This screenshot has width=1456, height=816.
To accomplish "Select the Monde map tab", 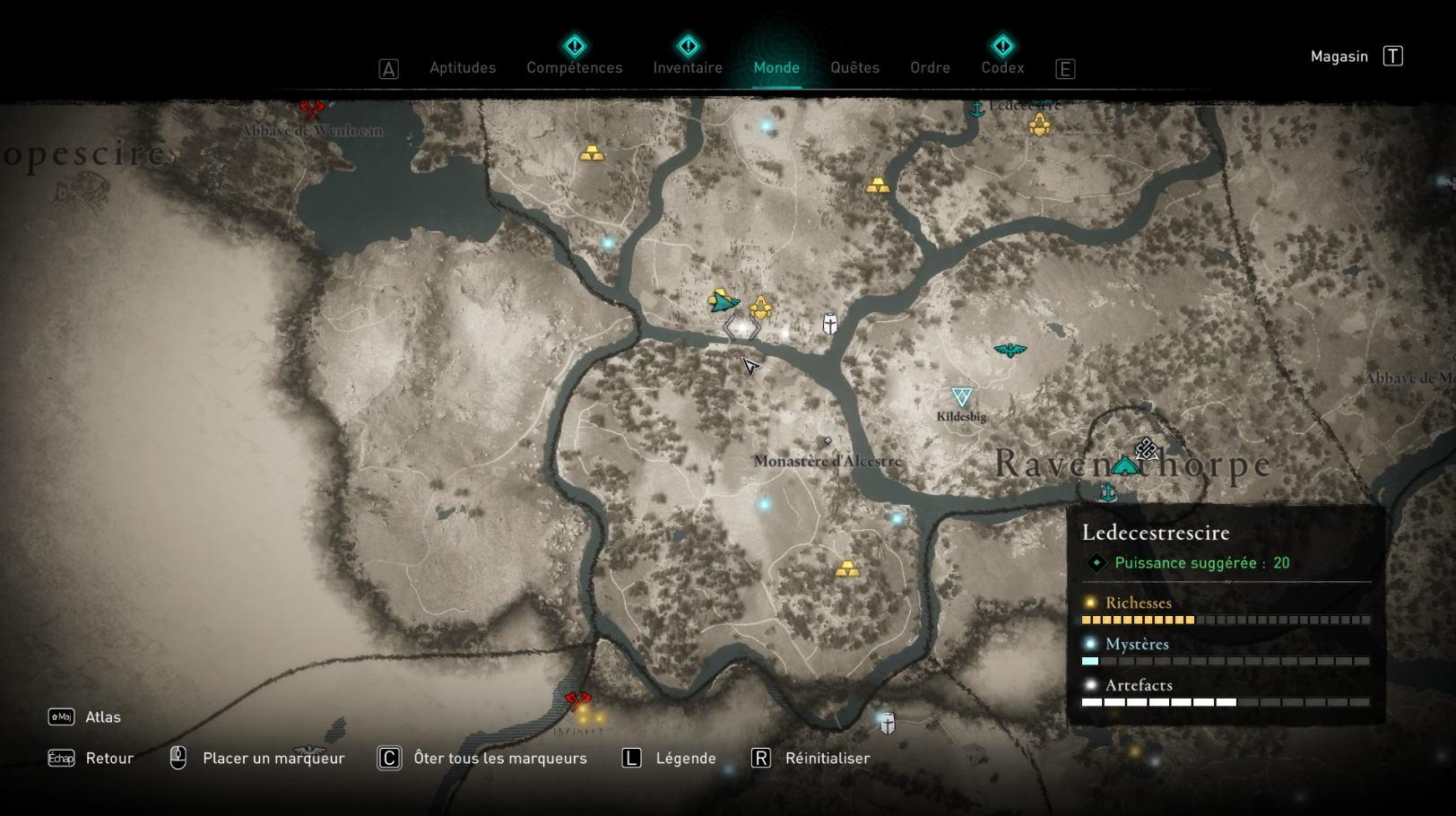I will pos(776,68).
